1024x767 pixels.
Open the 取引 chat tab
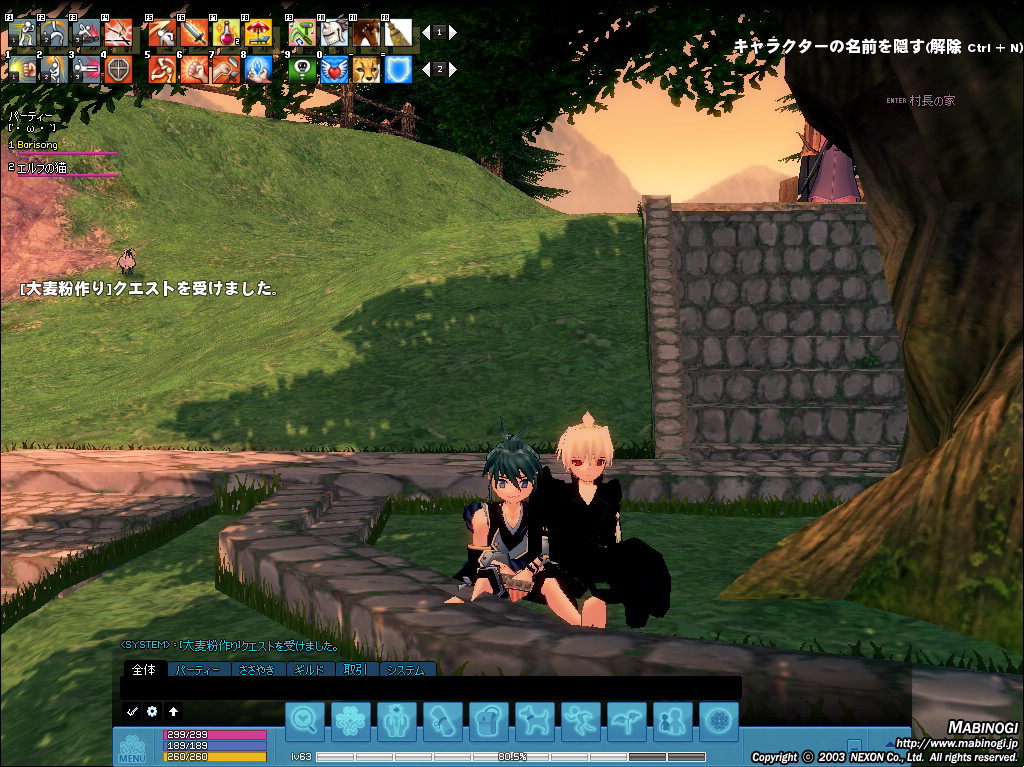[356, 669]
